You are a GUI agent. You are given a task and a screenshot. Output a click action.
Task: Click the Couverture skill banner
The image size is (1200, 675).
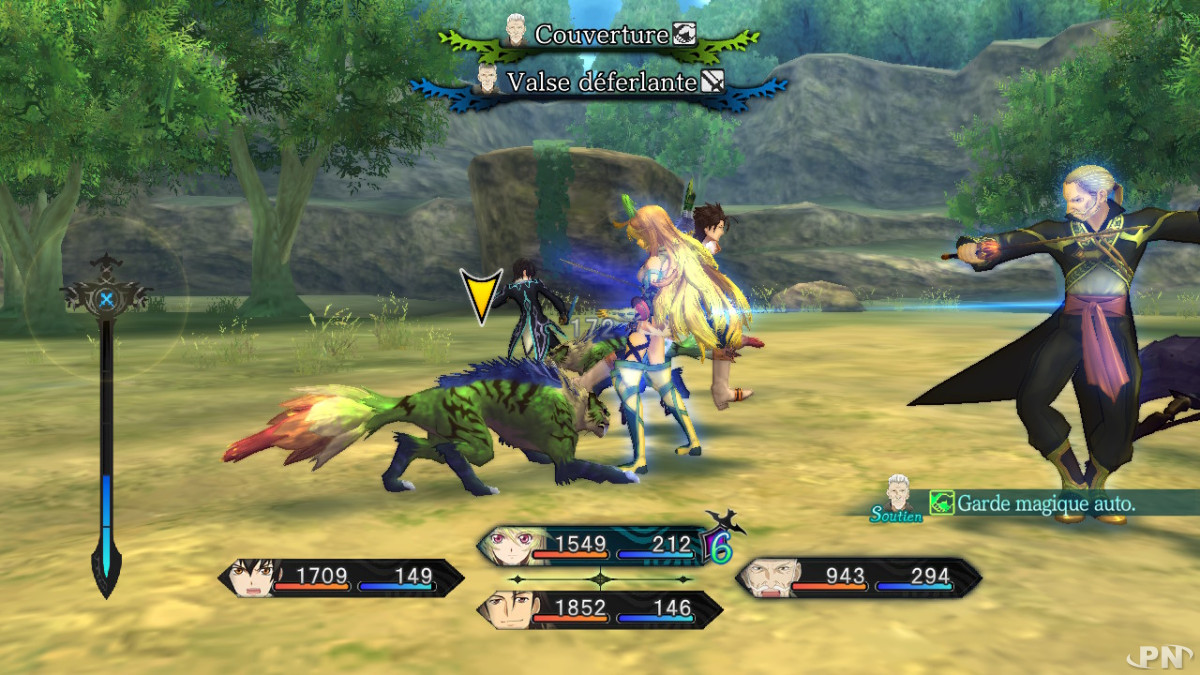(600, 35)
